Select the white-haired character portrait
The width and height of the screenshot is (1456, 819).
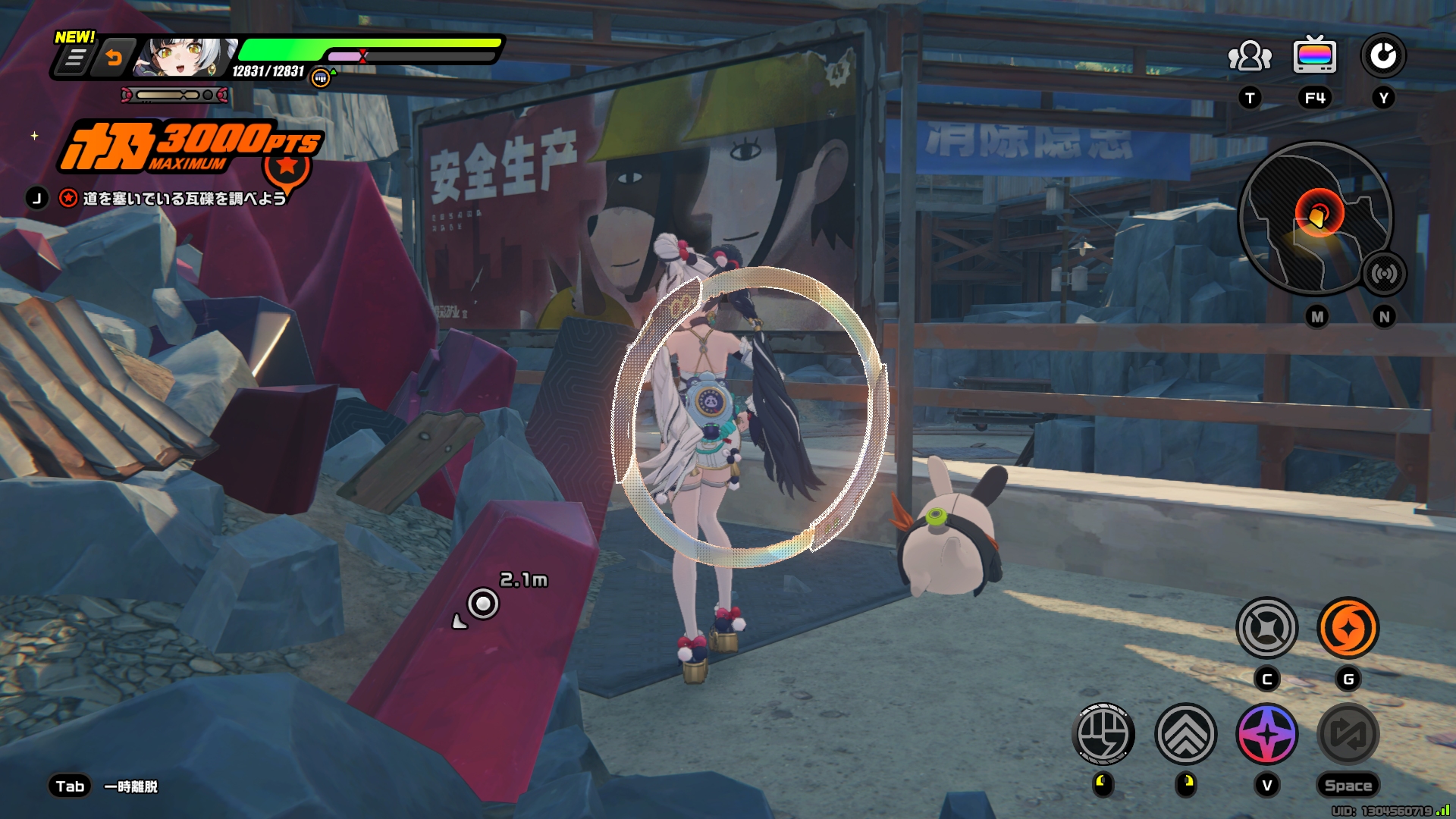(183, 58)
